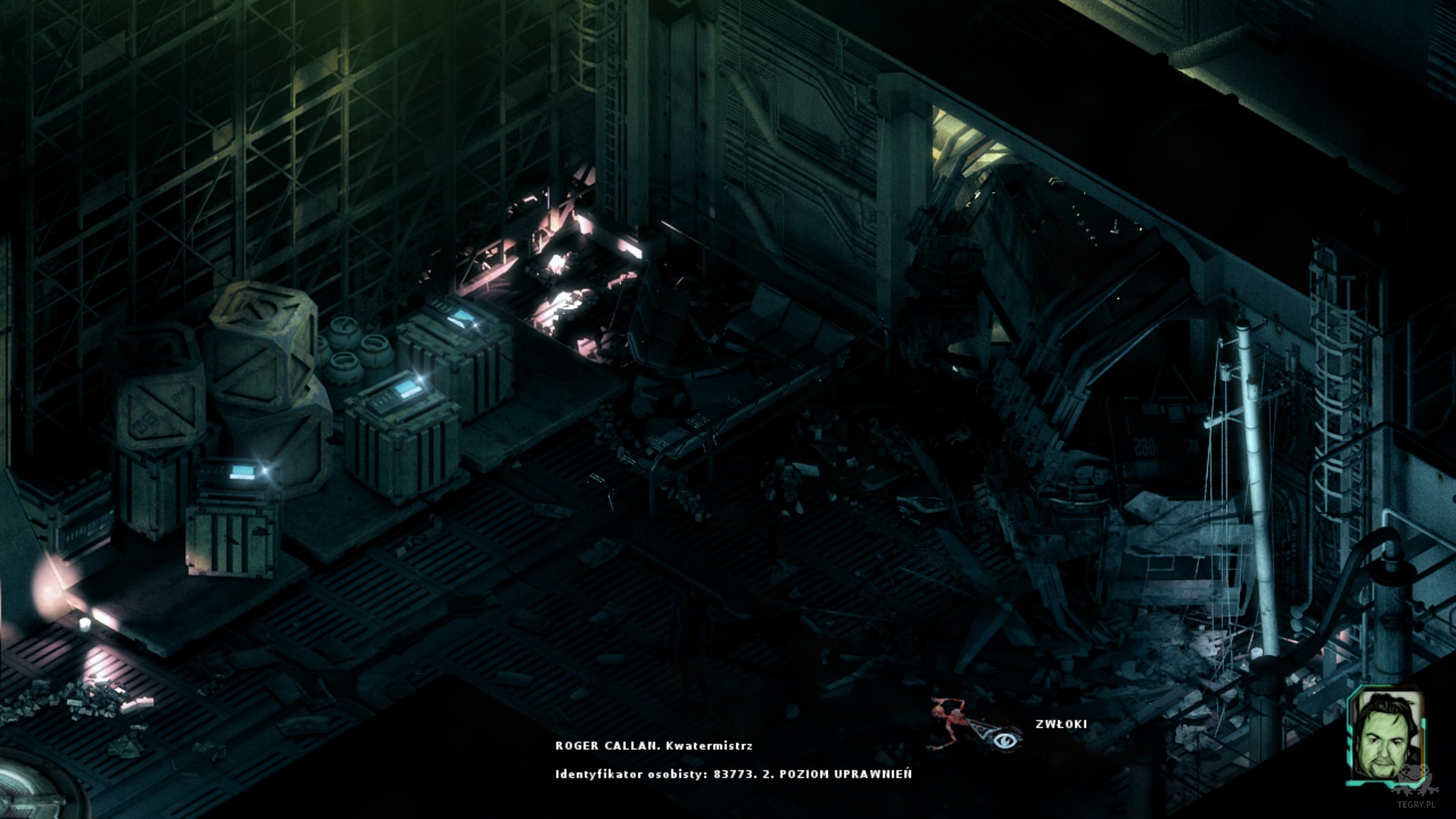Click Roger Callan's portrait in the corner
Viewport: 1456px width, 819px height.
tap(1385, 736)
